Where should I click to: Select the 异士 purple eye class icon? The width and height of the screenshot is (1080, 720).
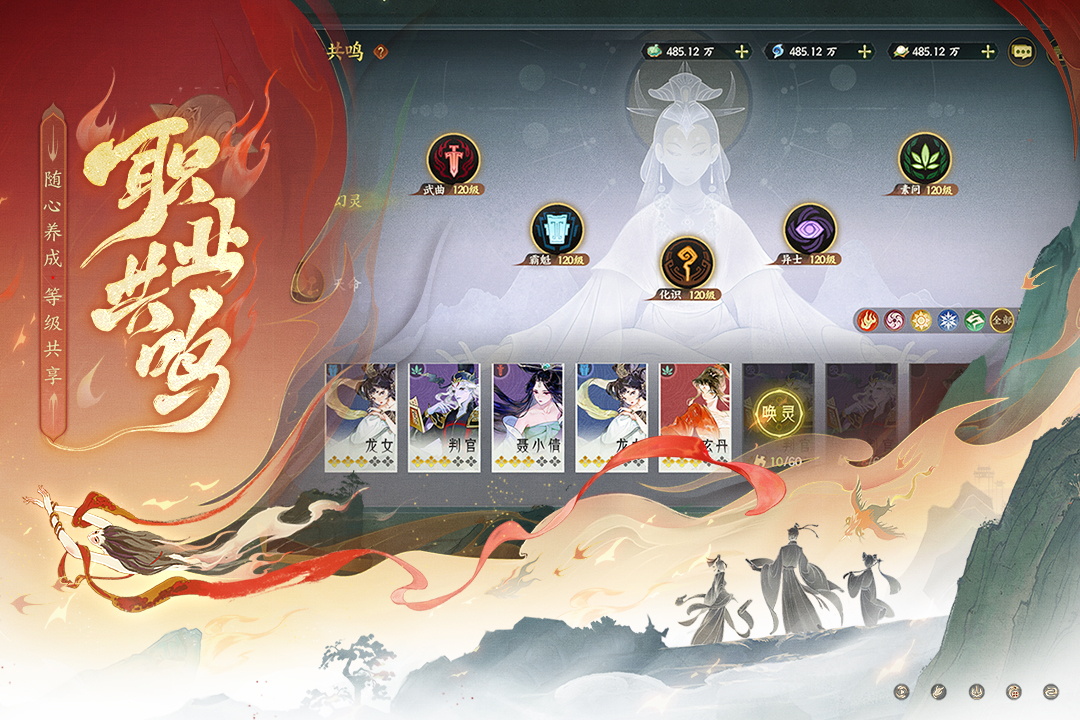(809, 229)
